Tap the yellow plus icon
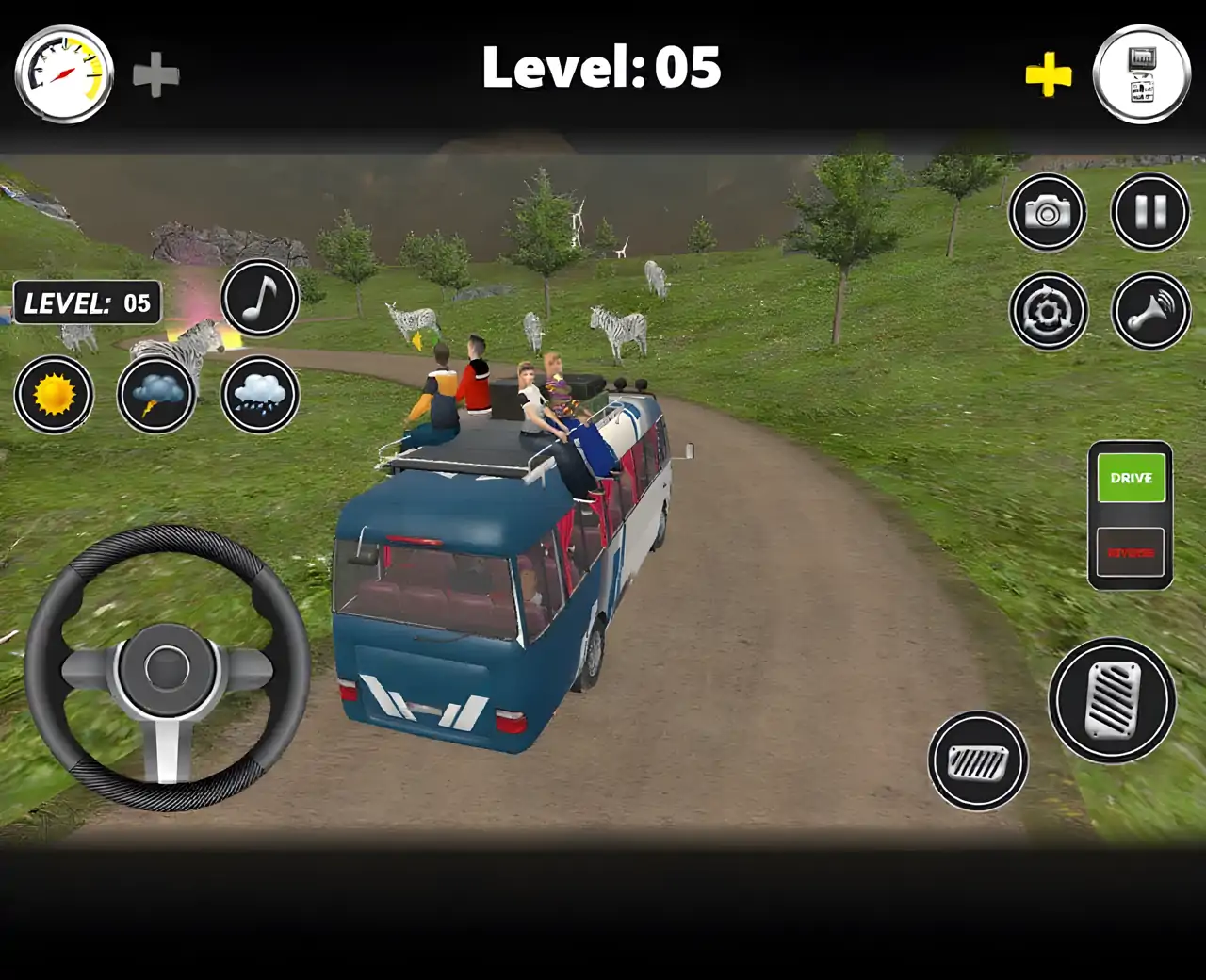1206x980 pixels. [x=1049, y=74]
